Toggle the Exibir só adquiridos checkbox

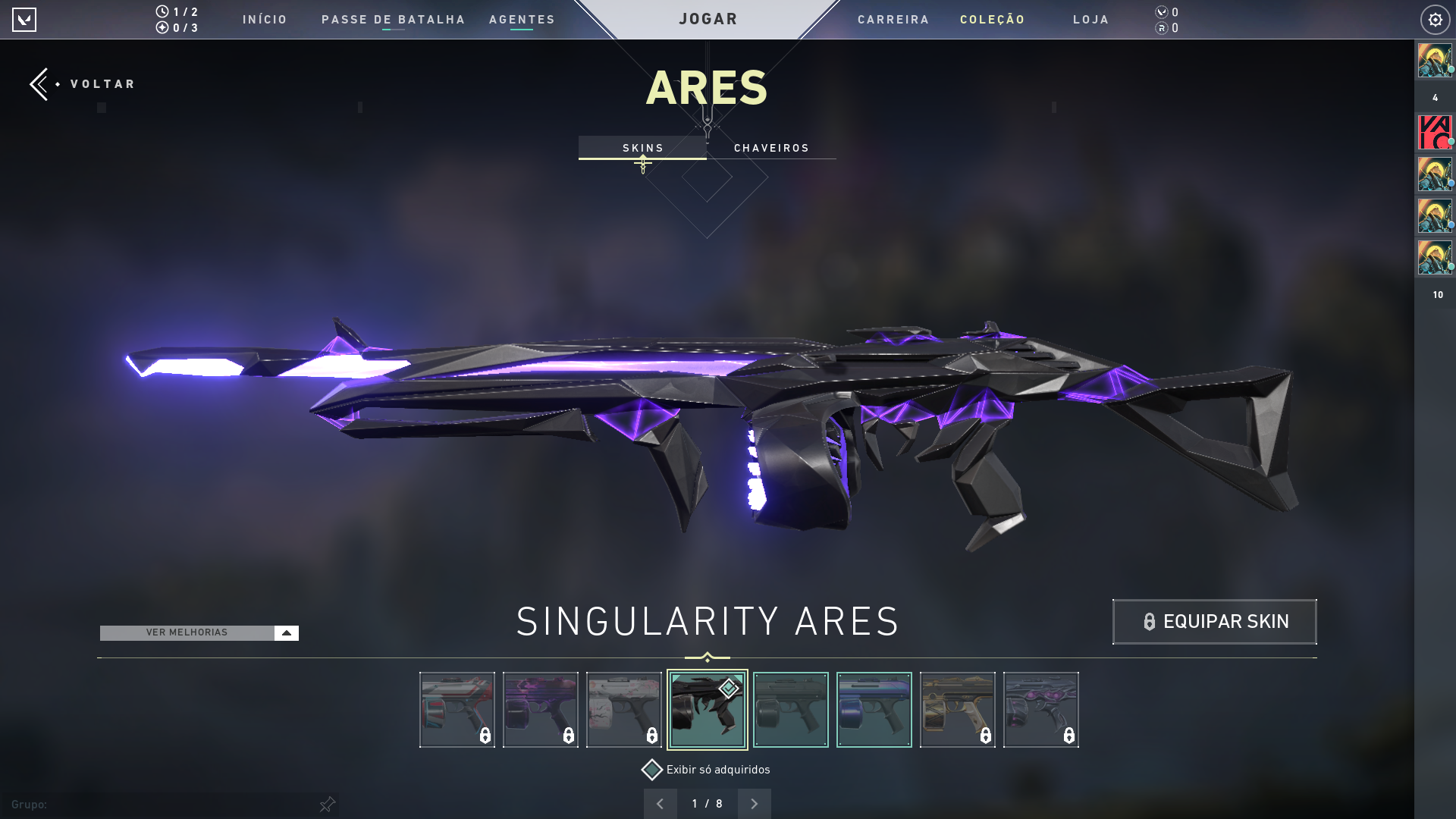pos(651,770)
